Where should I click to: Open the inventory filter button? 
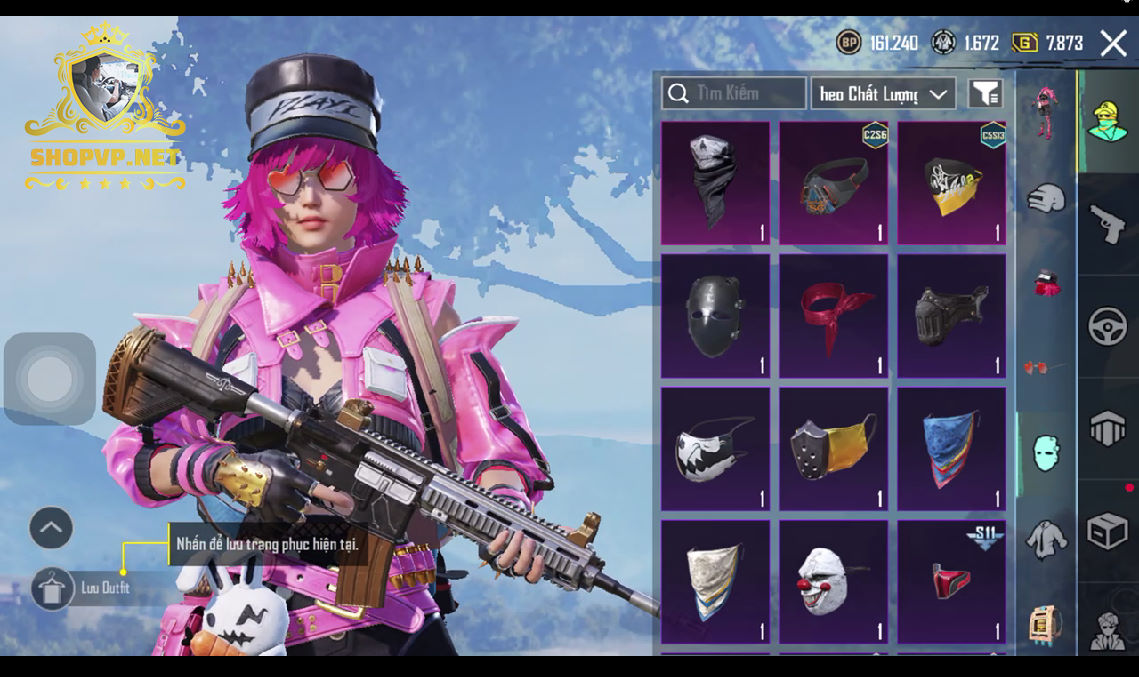(985, 94)
